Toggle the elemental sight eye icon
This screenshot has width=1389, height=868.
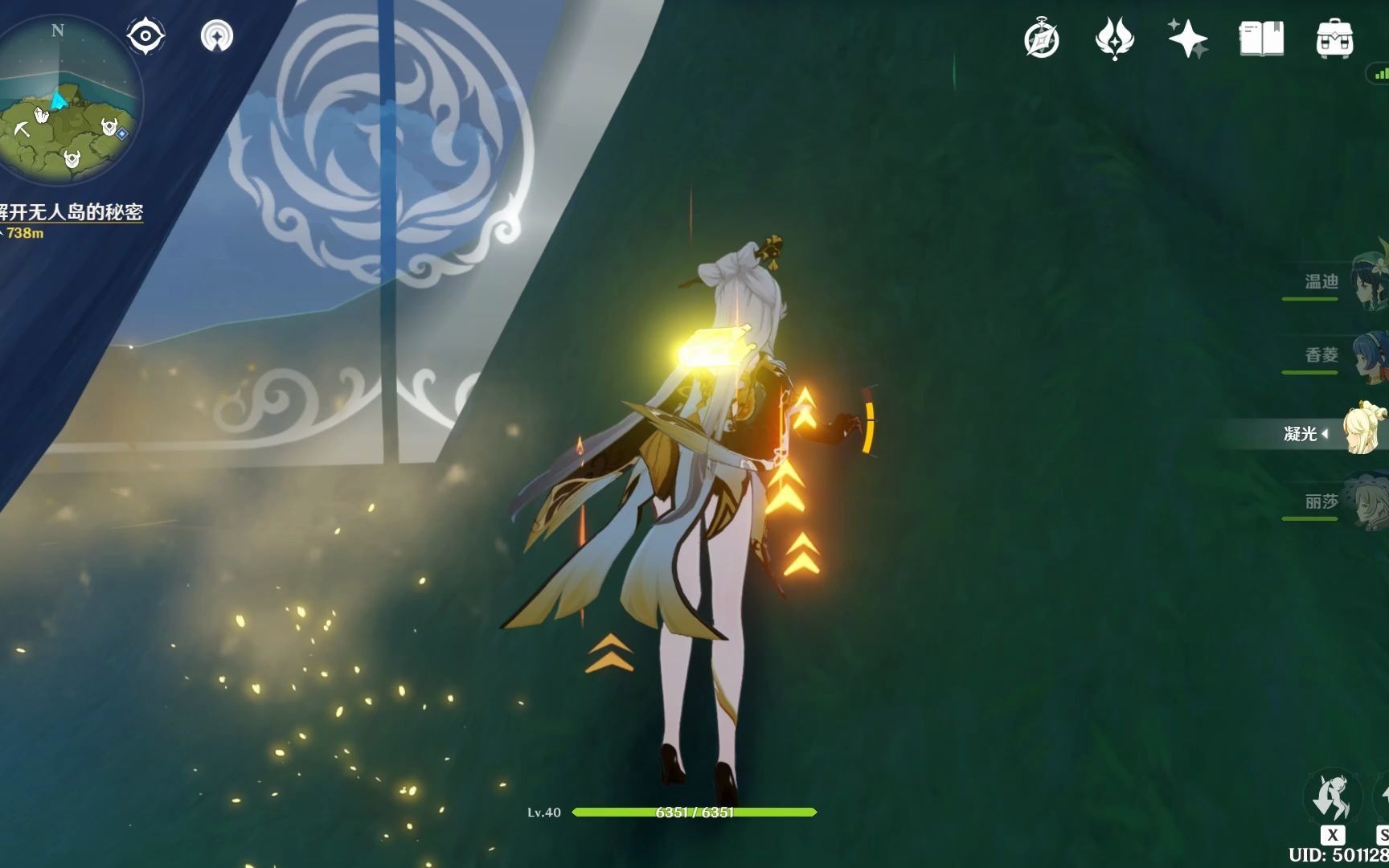pyautogui.click(x=145, y=36)
